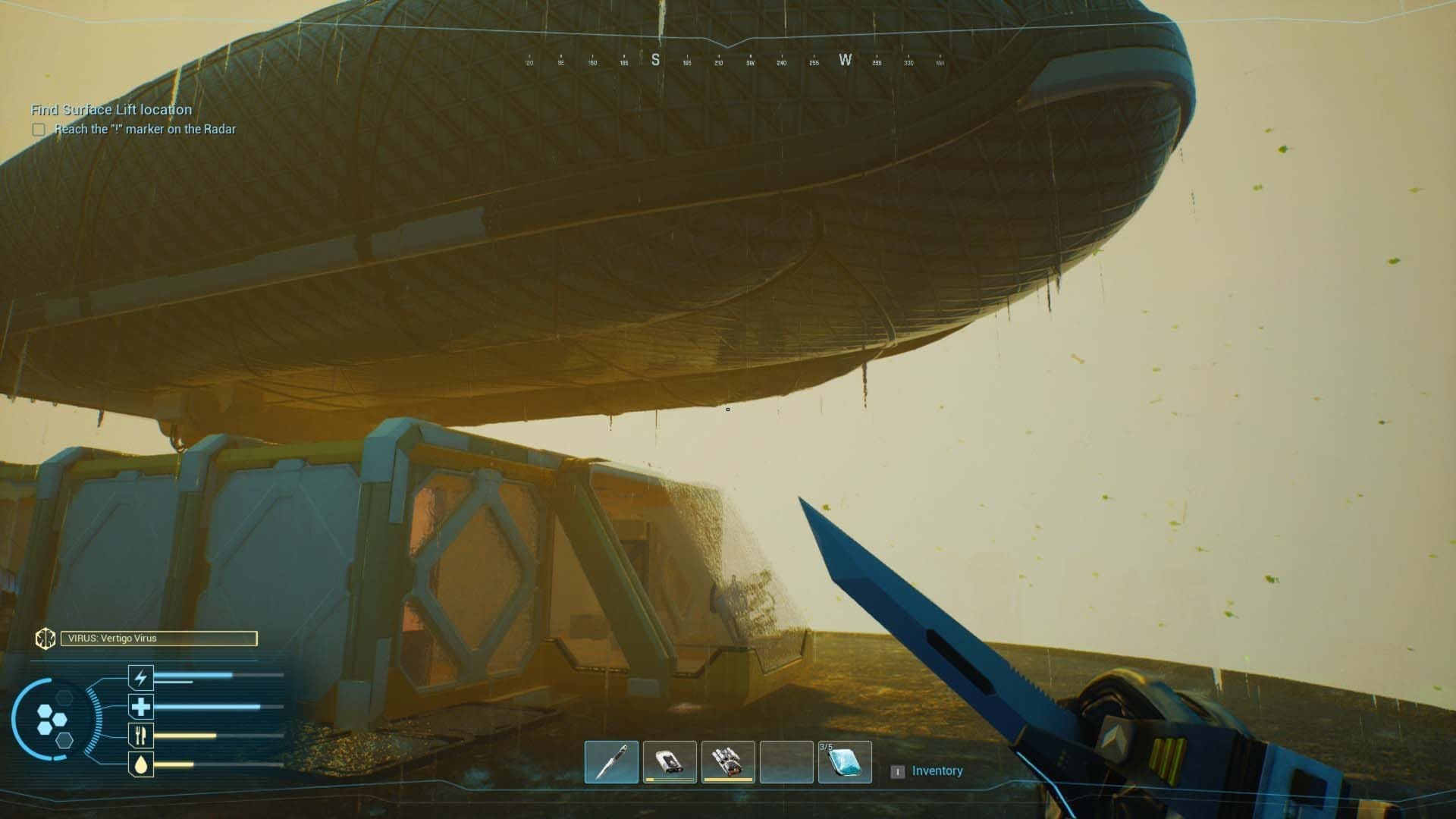The image size is (1456, 819).
Task: Select the blue resource item marked 3/5
Action: click(x=845, y=761)
